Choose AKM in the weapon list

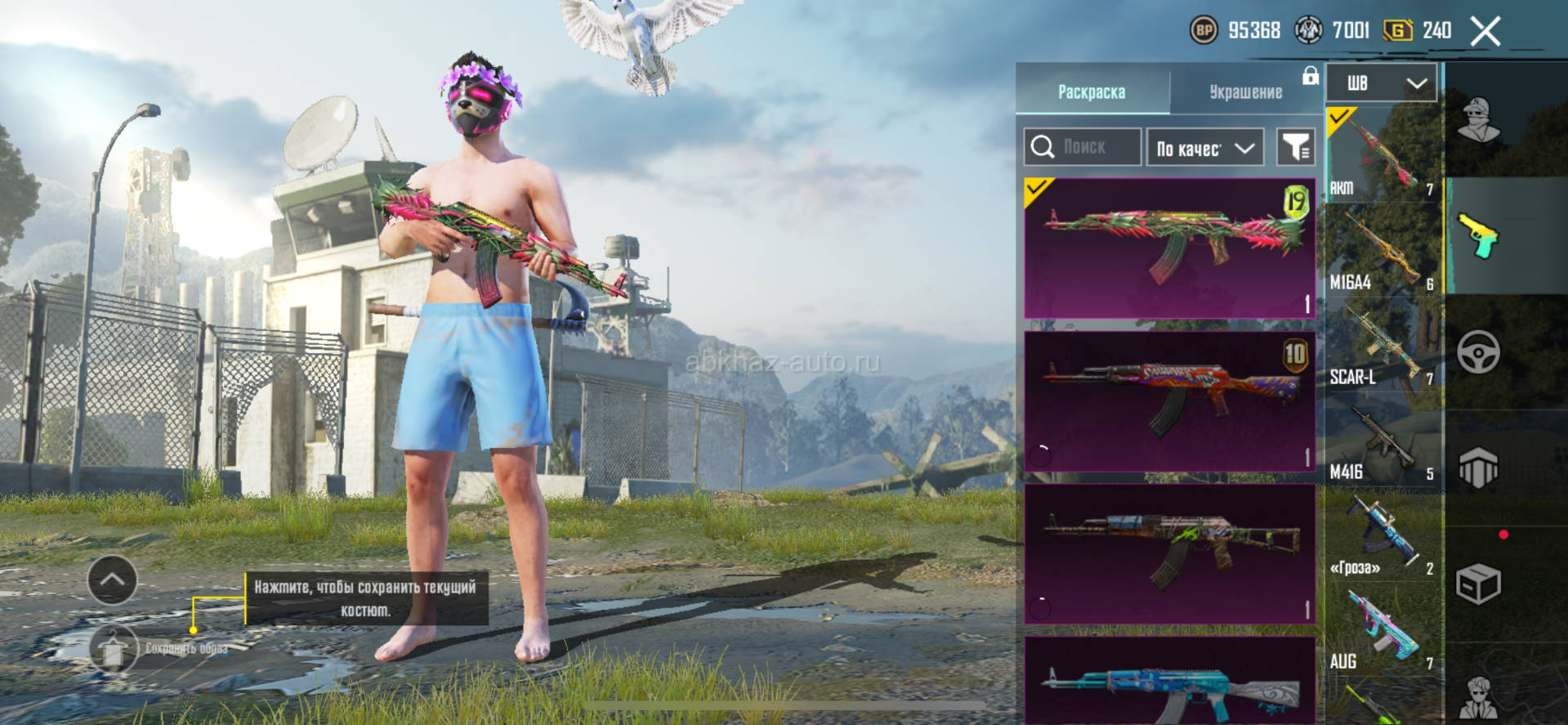[x=1382, y=155]
